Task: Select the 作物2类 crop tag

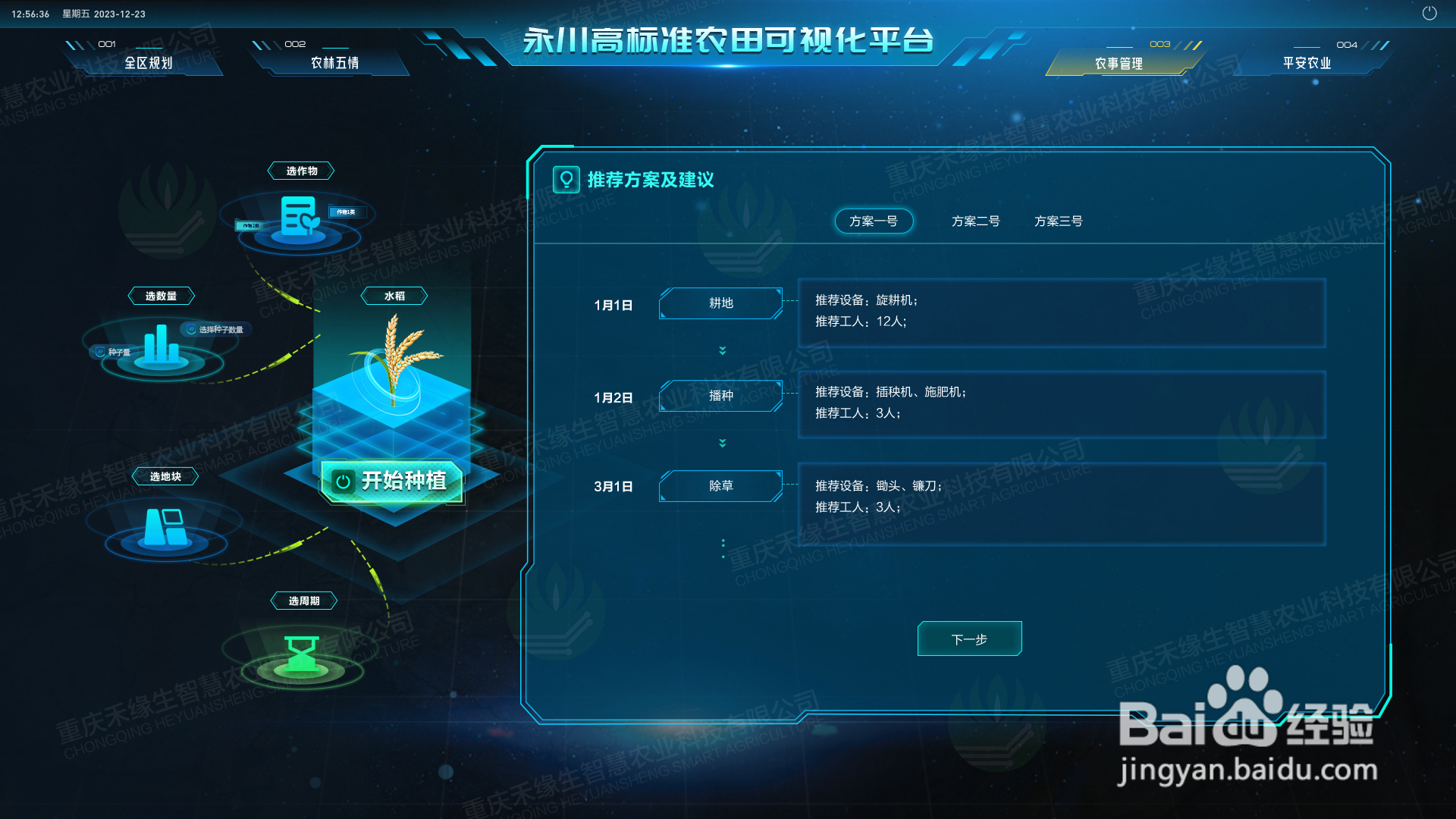Action: point(250,224)
